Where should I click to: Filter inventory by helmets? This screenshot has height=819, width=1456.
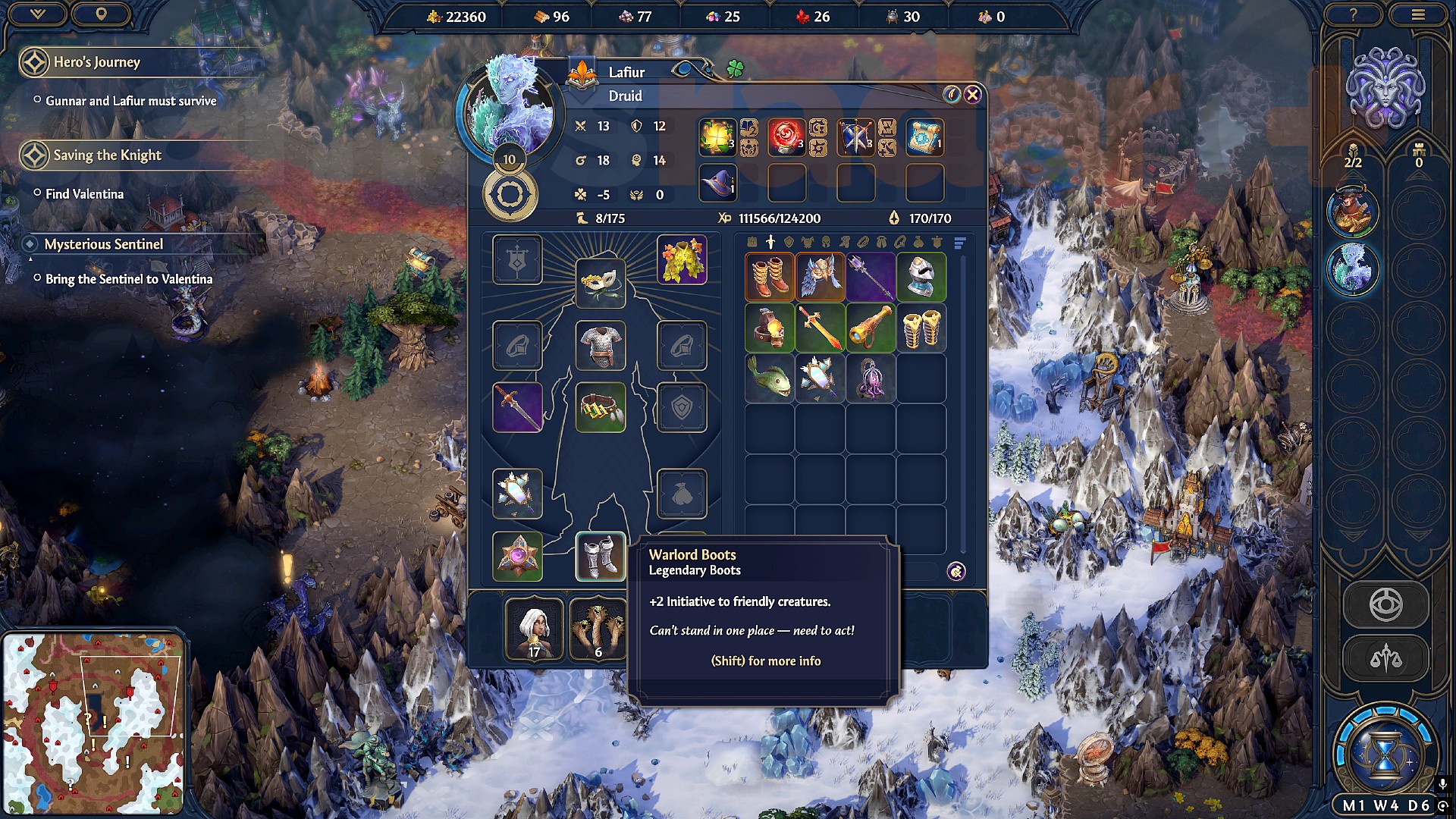click(825, 243)
